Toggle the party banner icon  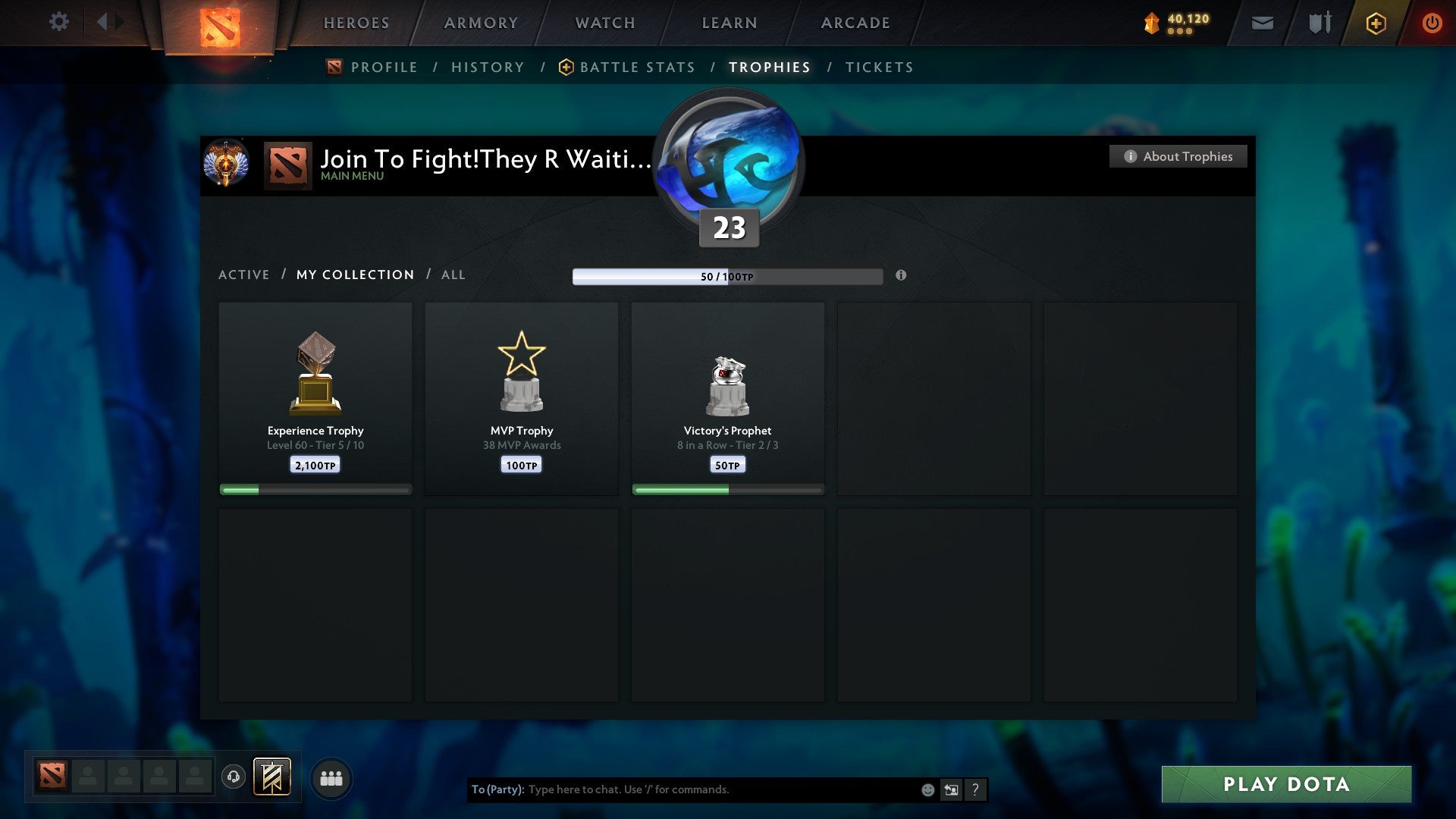click(x=271, y=777)
